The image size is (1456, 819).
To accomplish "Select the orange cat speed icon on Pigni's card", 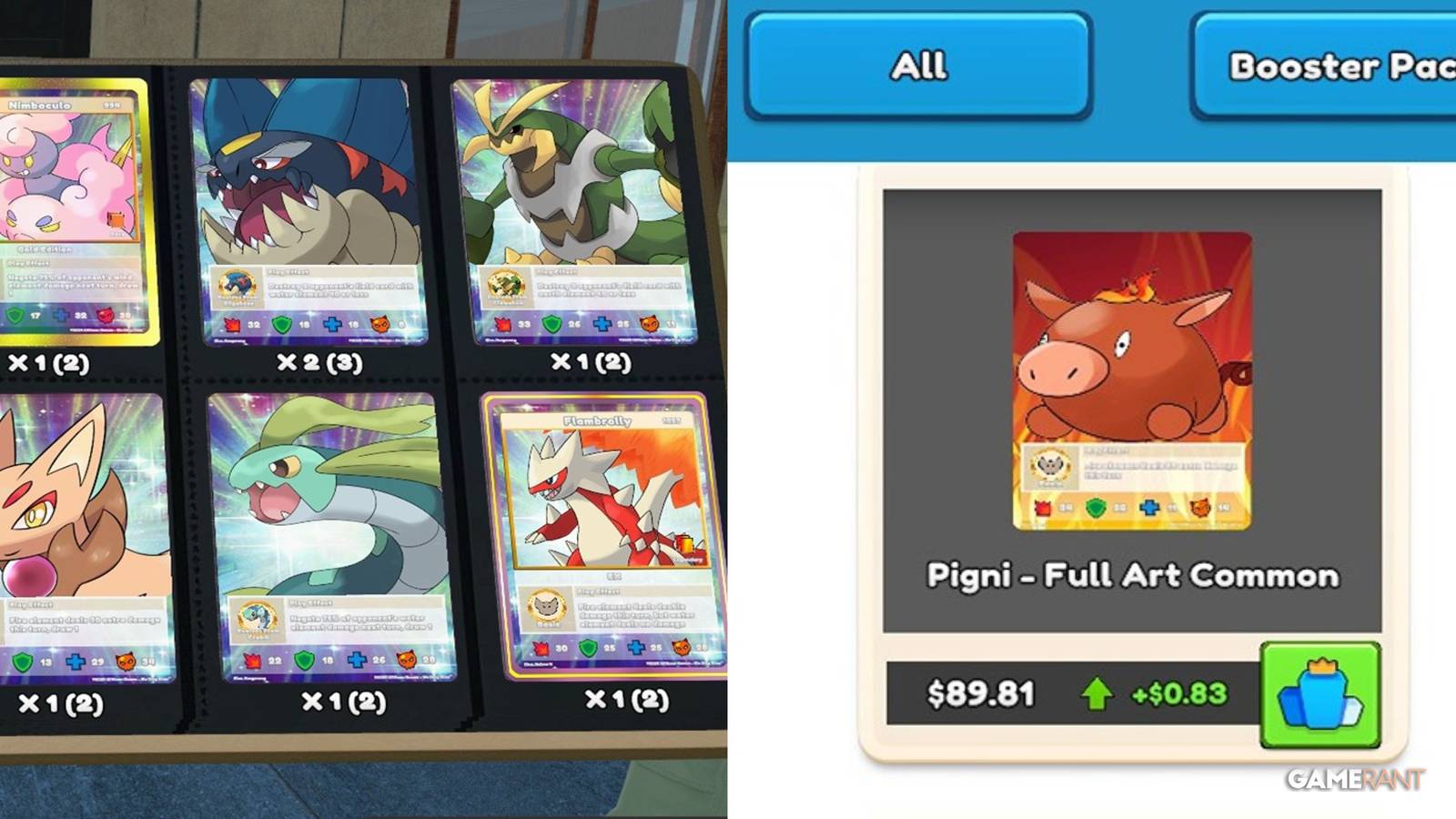I will (x=1200, y=507).
